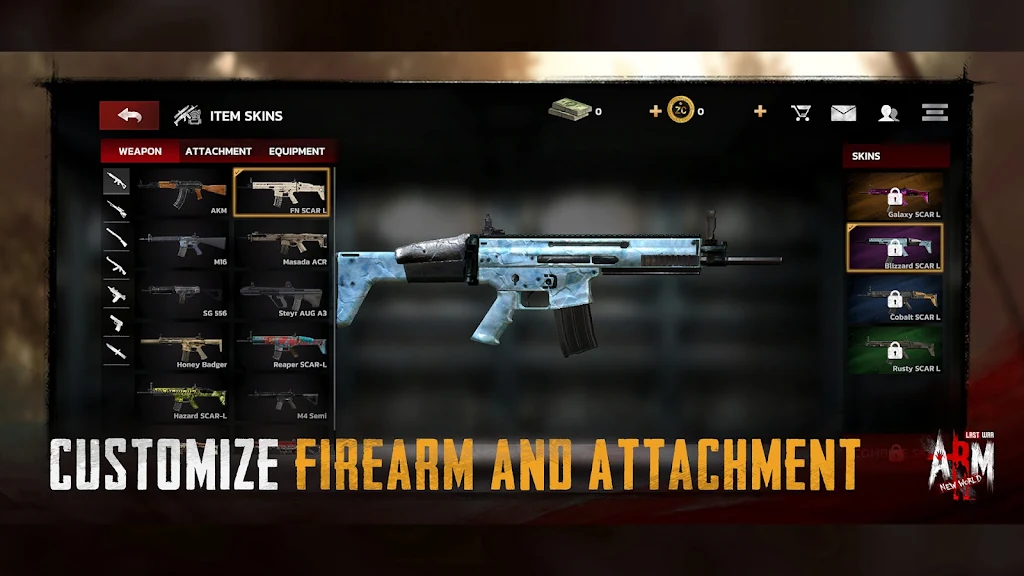
Task: Pick the Masada ACR rifle
Action: [282, 244]
